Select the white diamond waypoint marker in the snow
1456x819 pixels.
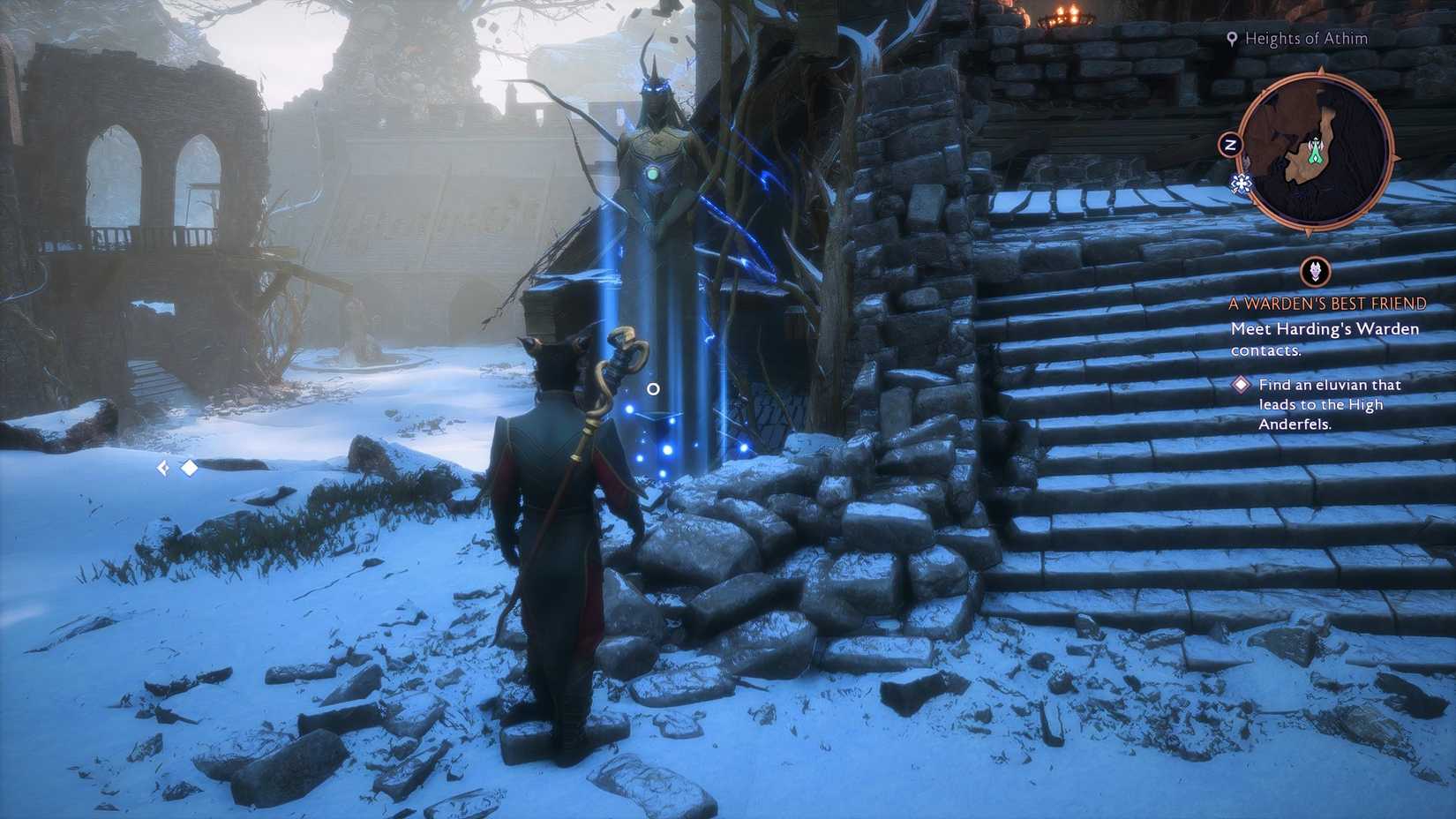click(x=190, y=467)
